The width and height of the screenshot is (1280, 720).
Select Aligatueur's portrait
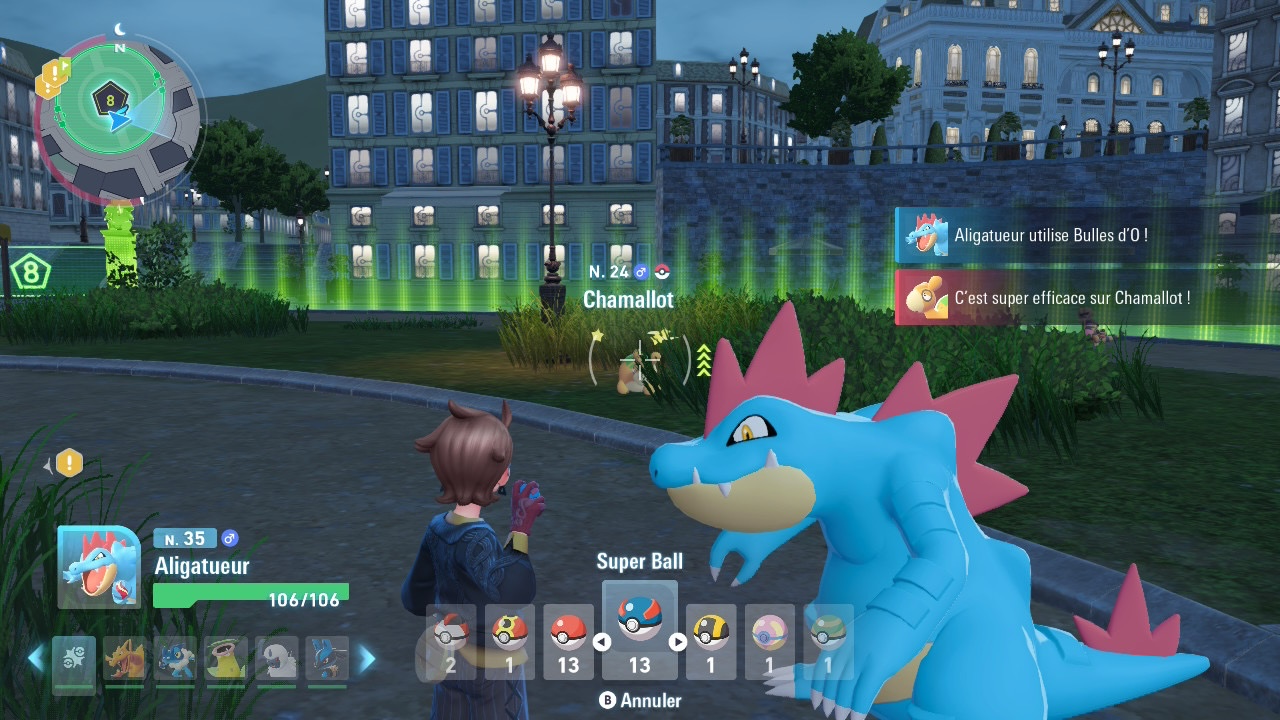(x=98, y=567)
